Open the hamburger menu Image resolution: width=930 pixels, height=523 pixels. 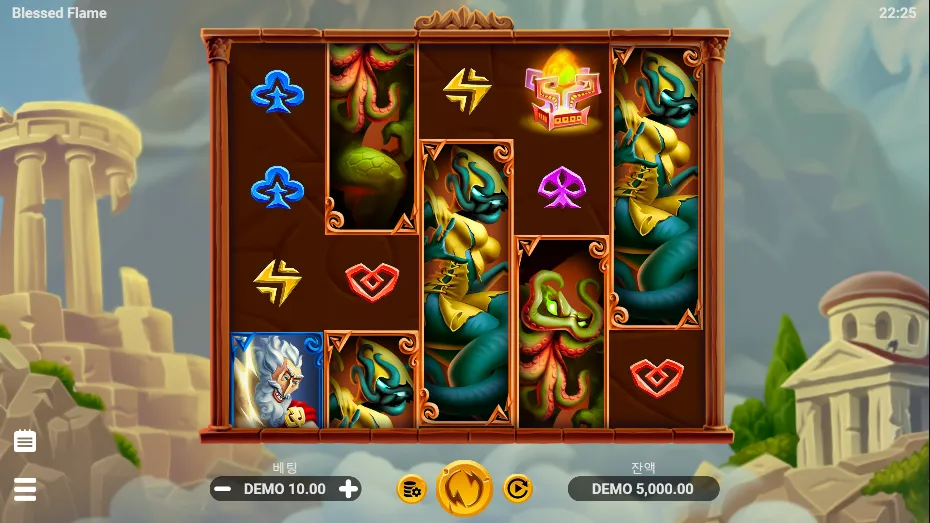click(x=25, y=489)
